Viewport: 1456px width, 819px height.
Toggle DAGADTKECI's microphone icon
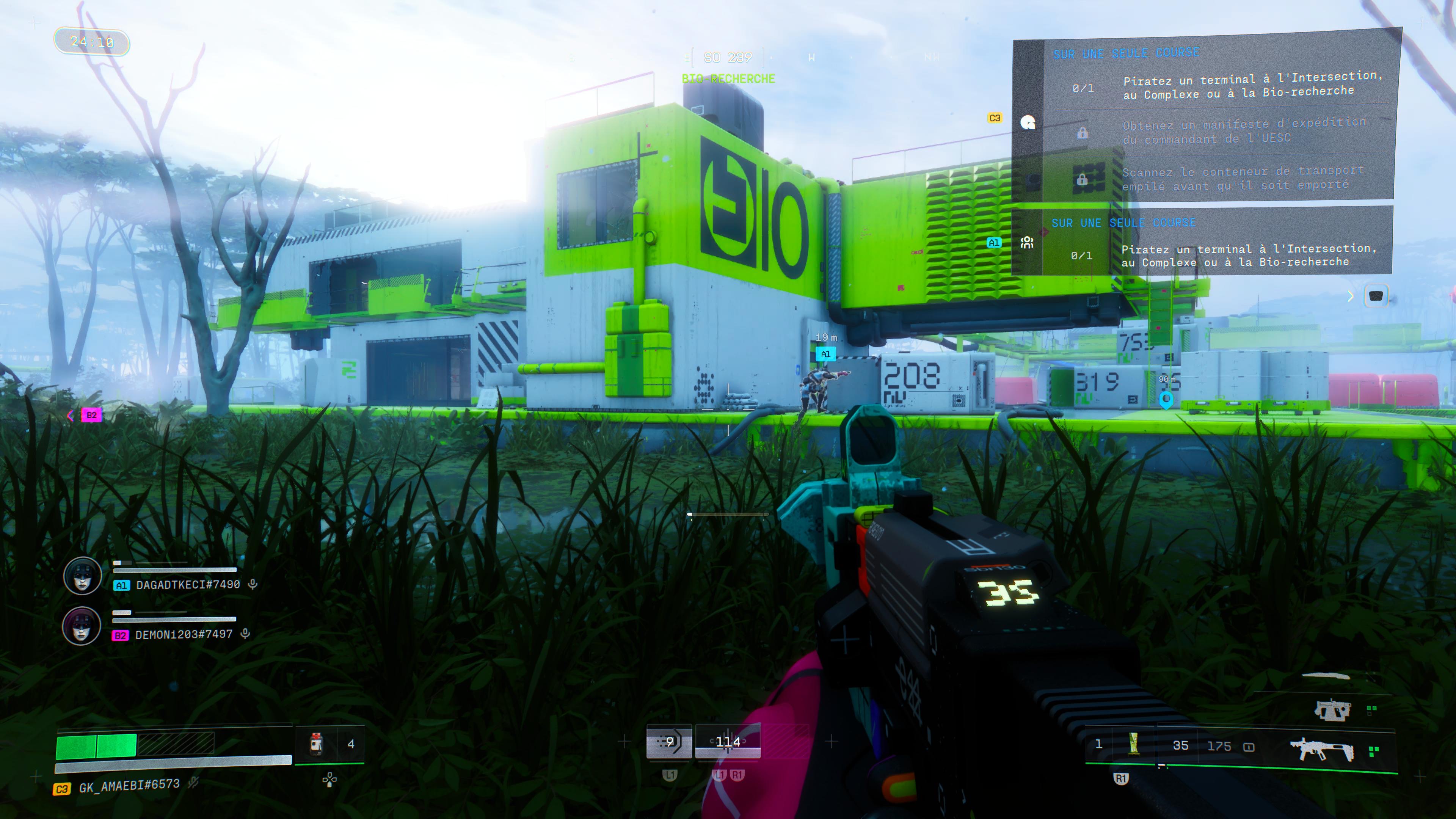pyautogui.click(x=253, y=584)
